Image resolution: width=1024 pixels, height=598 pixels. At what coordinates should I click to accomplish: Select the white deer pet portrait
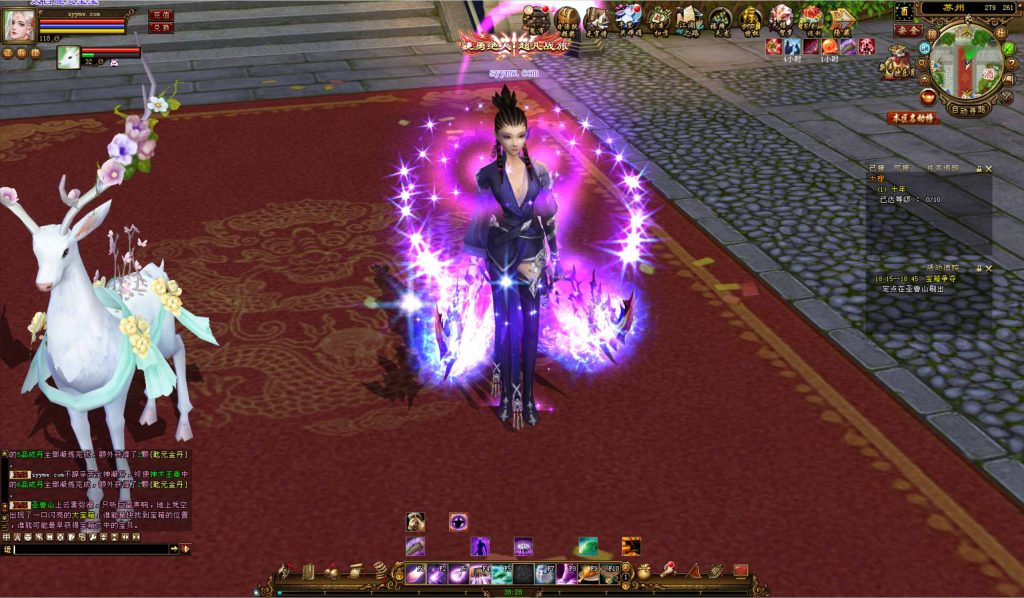pos(69,55)
